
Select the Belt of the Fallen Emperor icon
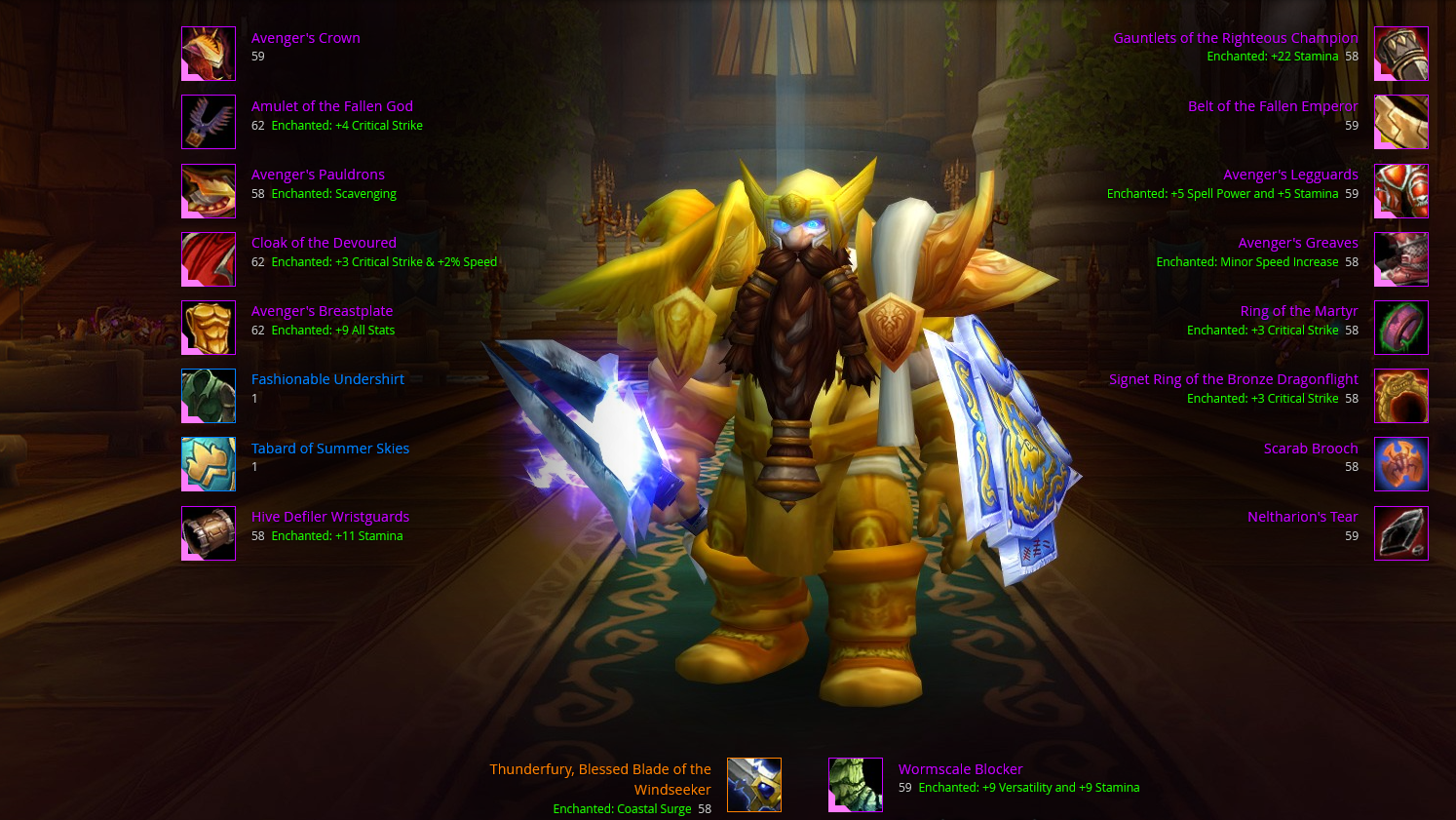(1400, 122)
